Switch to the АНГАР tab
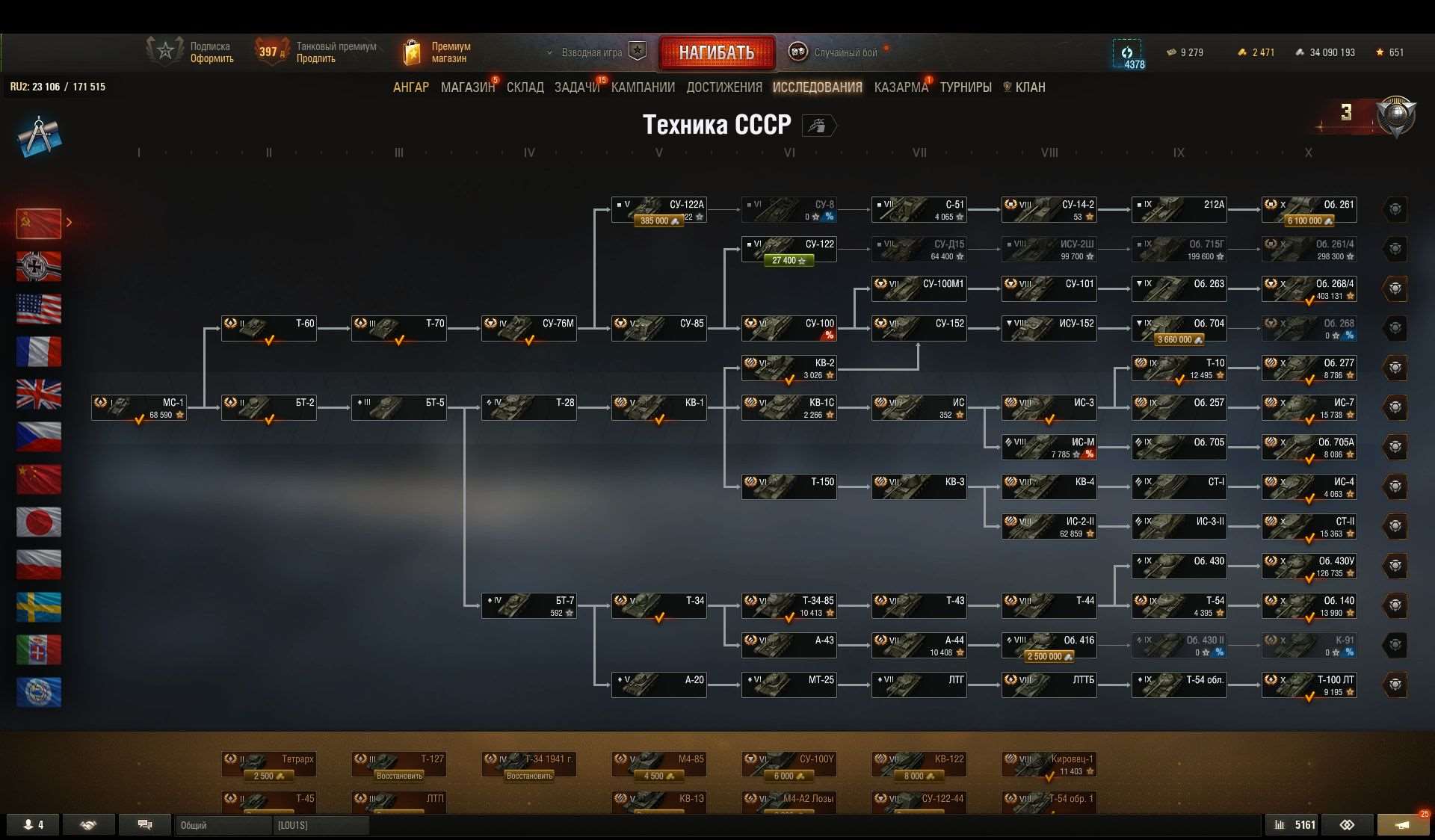Screen dimensions: 1435x840 (x=410, y=87)
